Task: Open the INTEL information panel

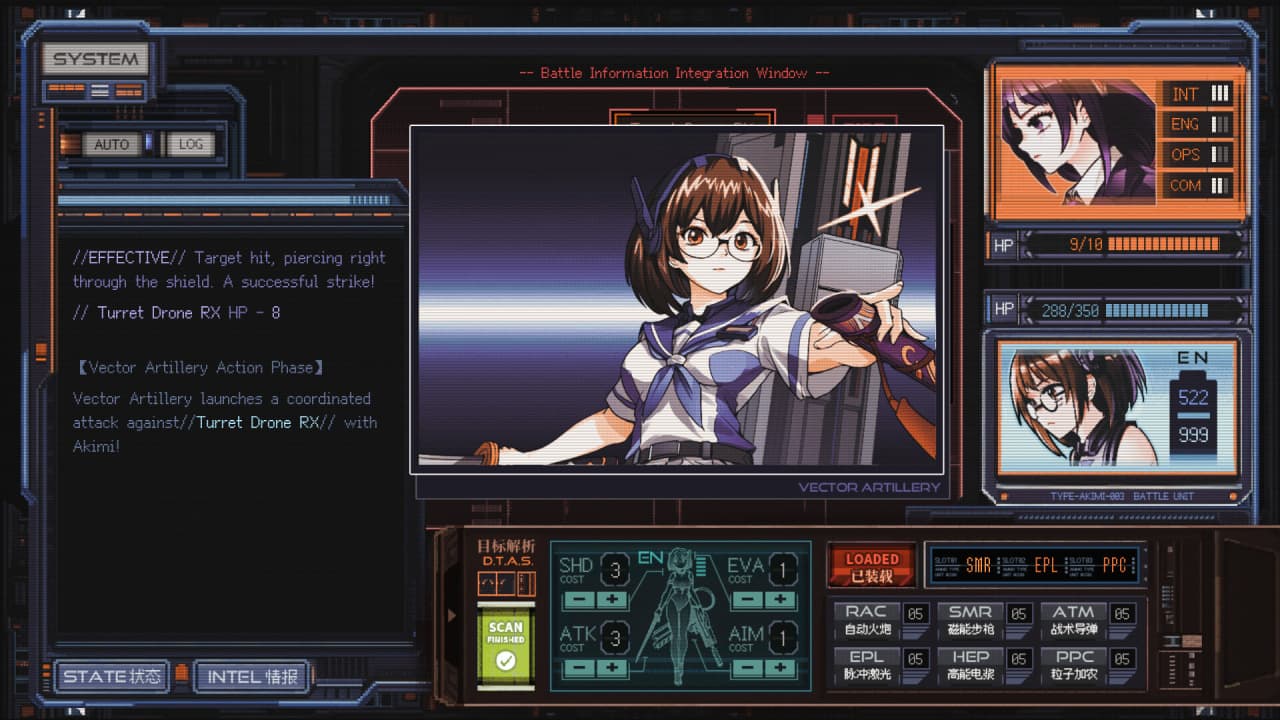Action: 252,677
